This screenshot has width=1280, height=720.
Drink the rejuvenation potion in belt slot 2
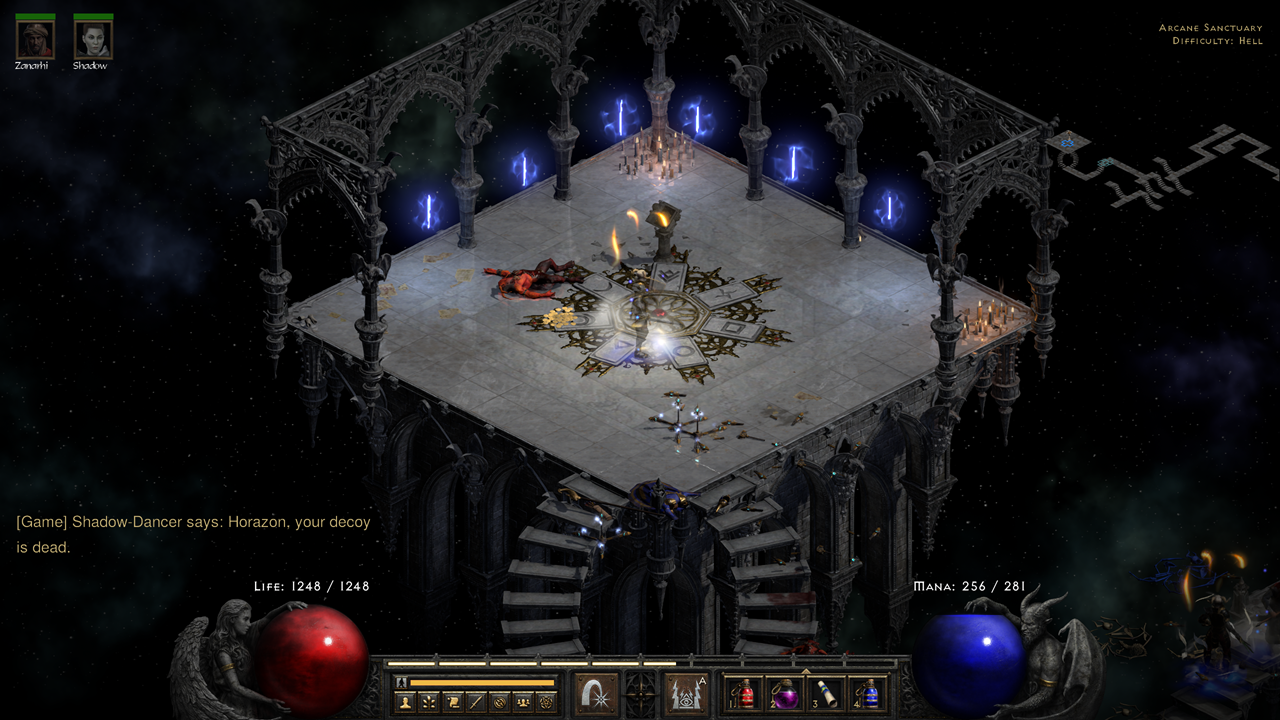tap(787, 697)
